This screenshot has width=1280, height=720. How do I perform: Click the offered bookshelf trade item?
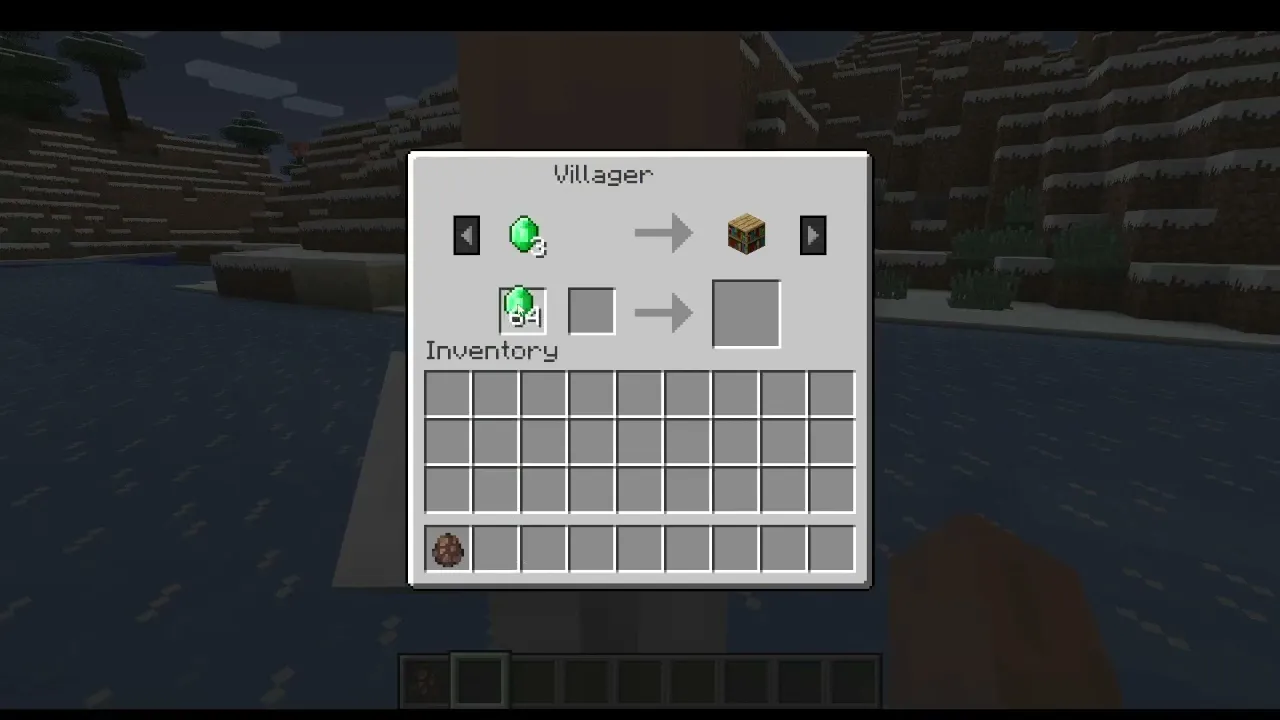(747, 236)
